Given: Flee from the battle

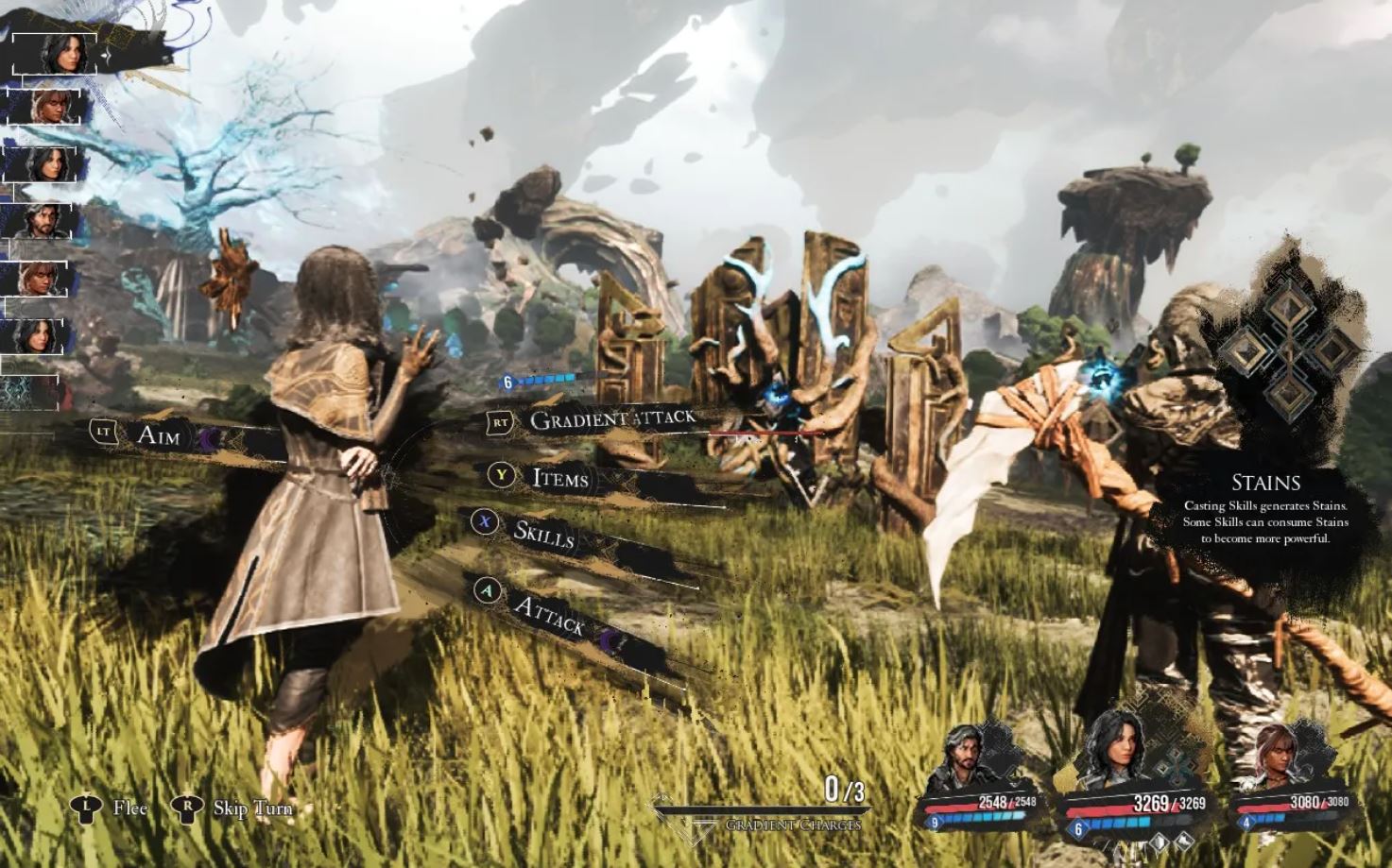Looking at the screenshot, I should [x=129, y=808].
